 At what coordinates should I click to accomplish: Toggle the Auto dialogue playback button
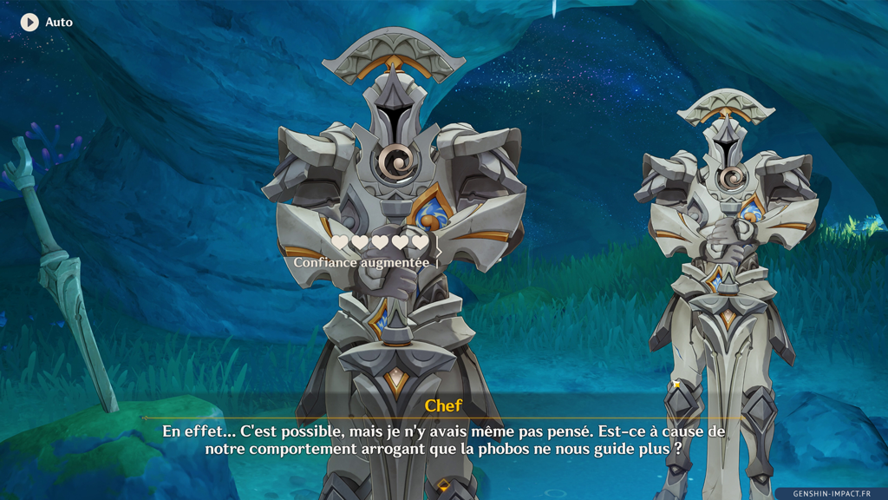(x=30, y=22)
